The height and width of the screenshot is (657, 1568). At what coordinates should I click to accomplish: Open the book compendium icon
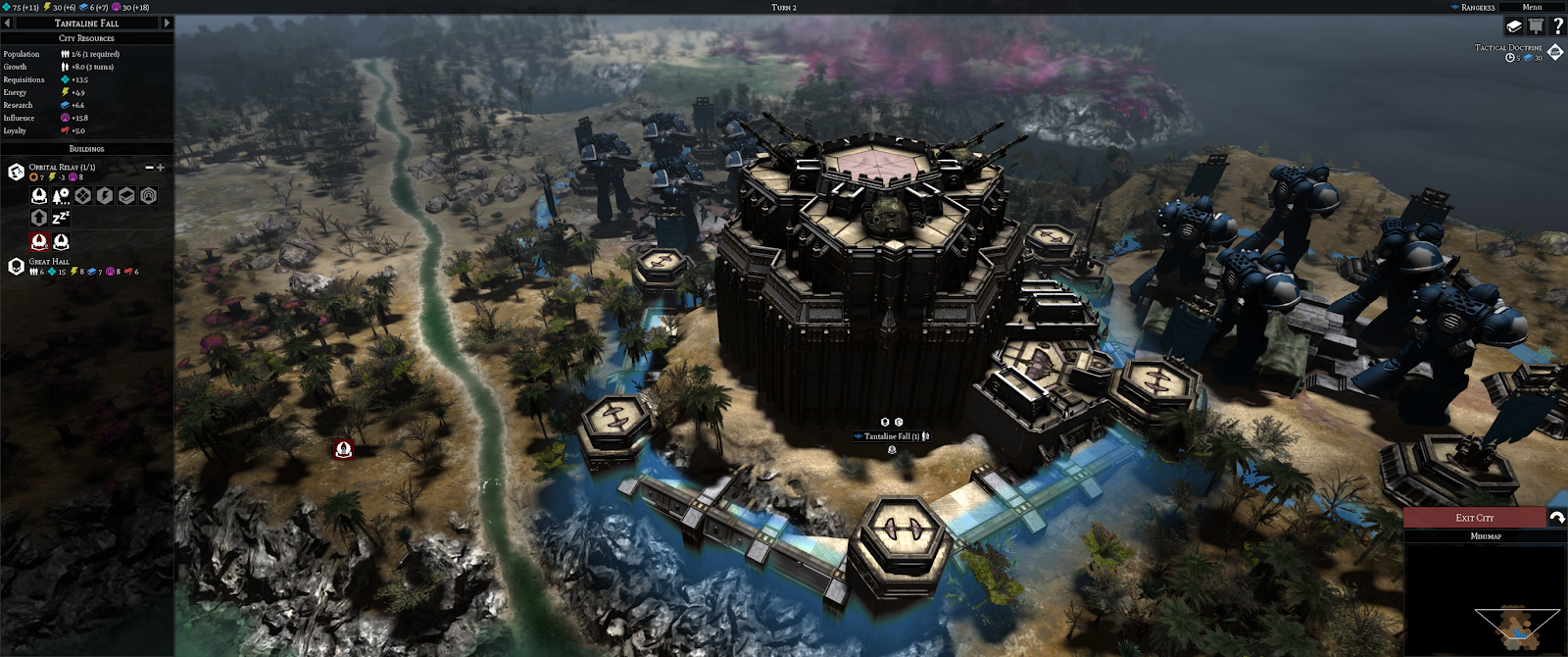coord(1514,26)
